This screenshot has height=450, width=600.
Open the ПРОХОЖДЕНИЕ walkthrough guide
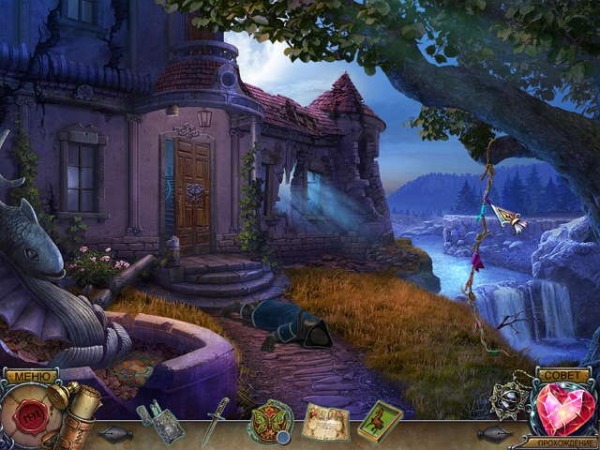point(566,442)
